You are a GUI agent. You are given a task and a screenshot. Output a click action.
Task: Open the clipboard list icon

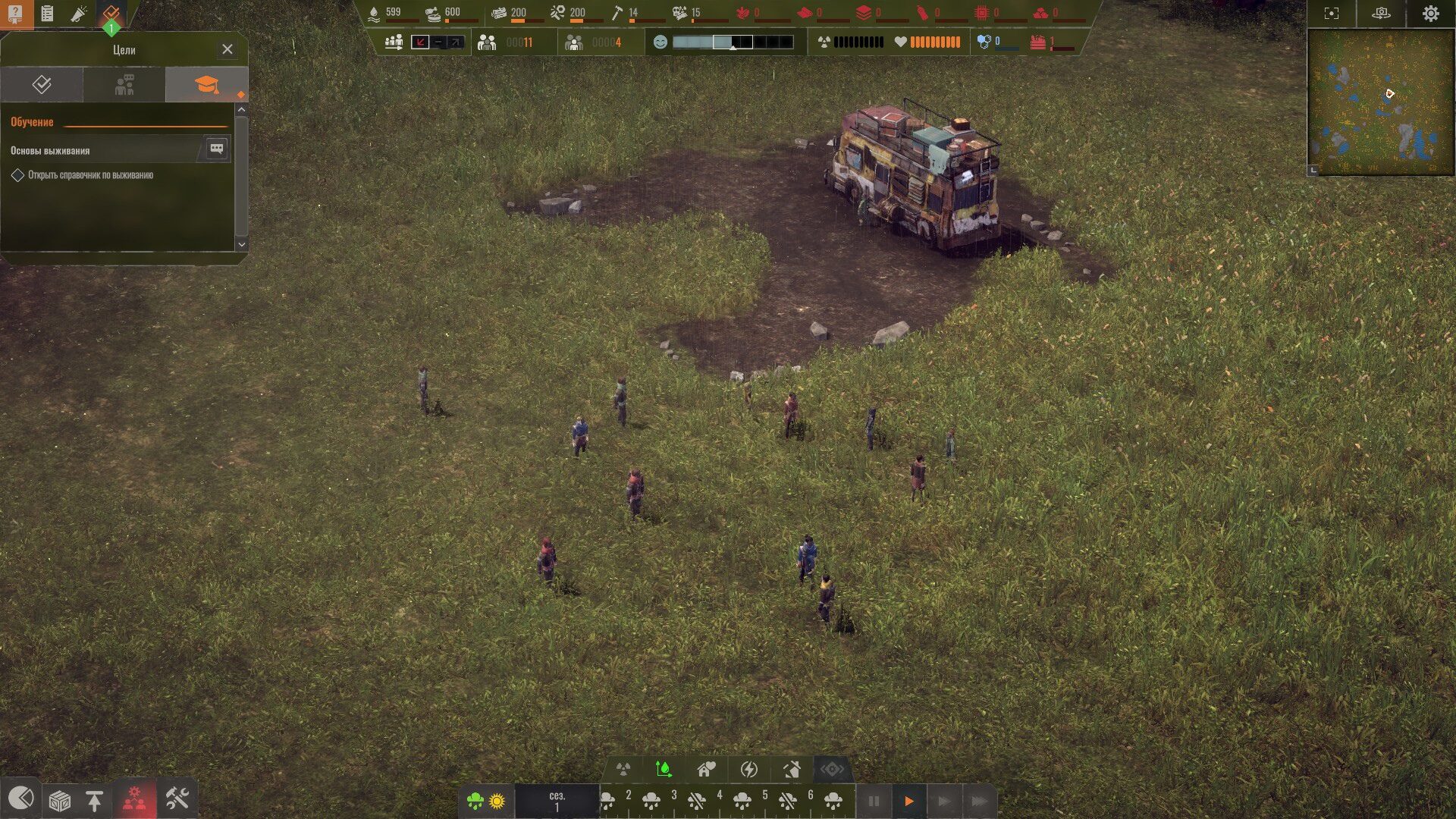click(x=47, y=14)
